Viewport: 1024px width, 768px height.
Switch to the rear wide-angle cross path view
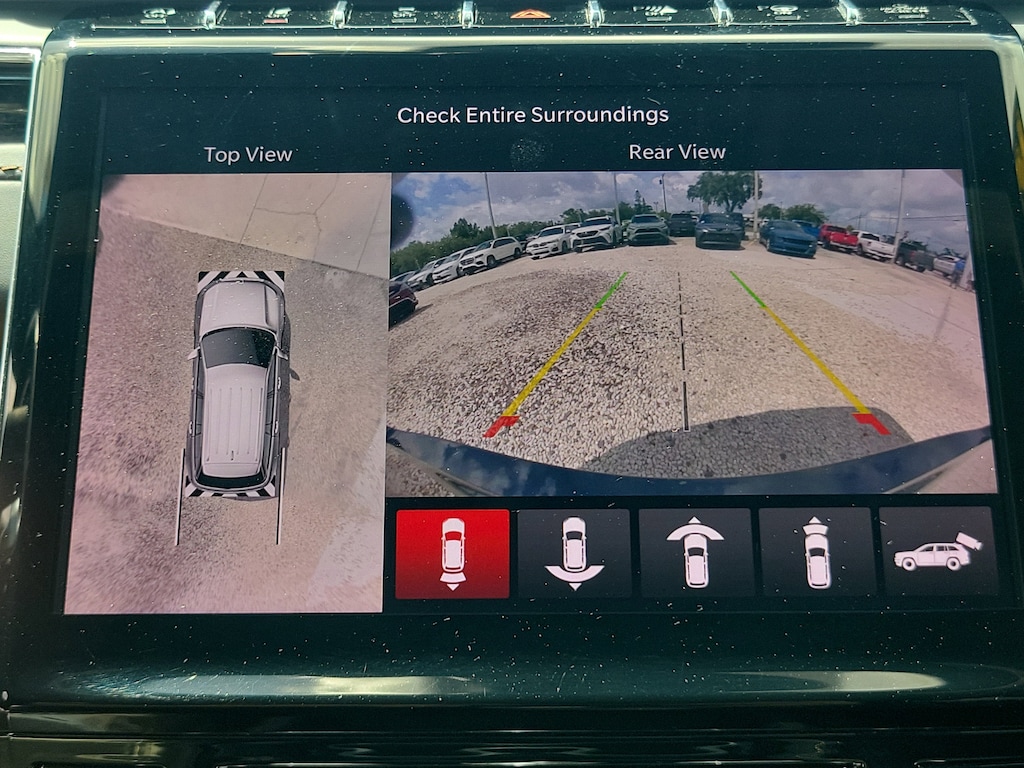point(574,554)
